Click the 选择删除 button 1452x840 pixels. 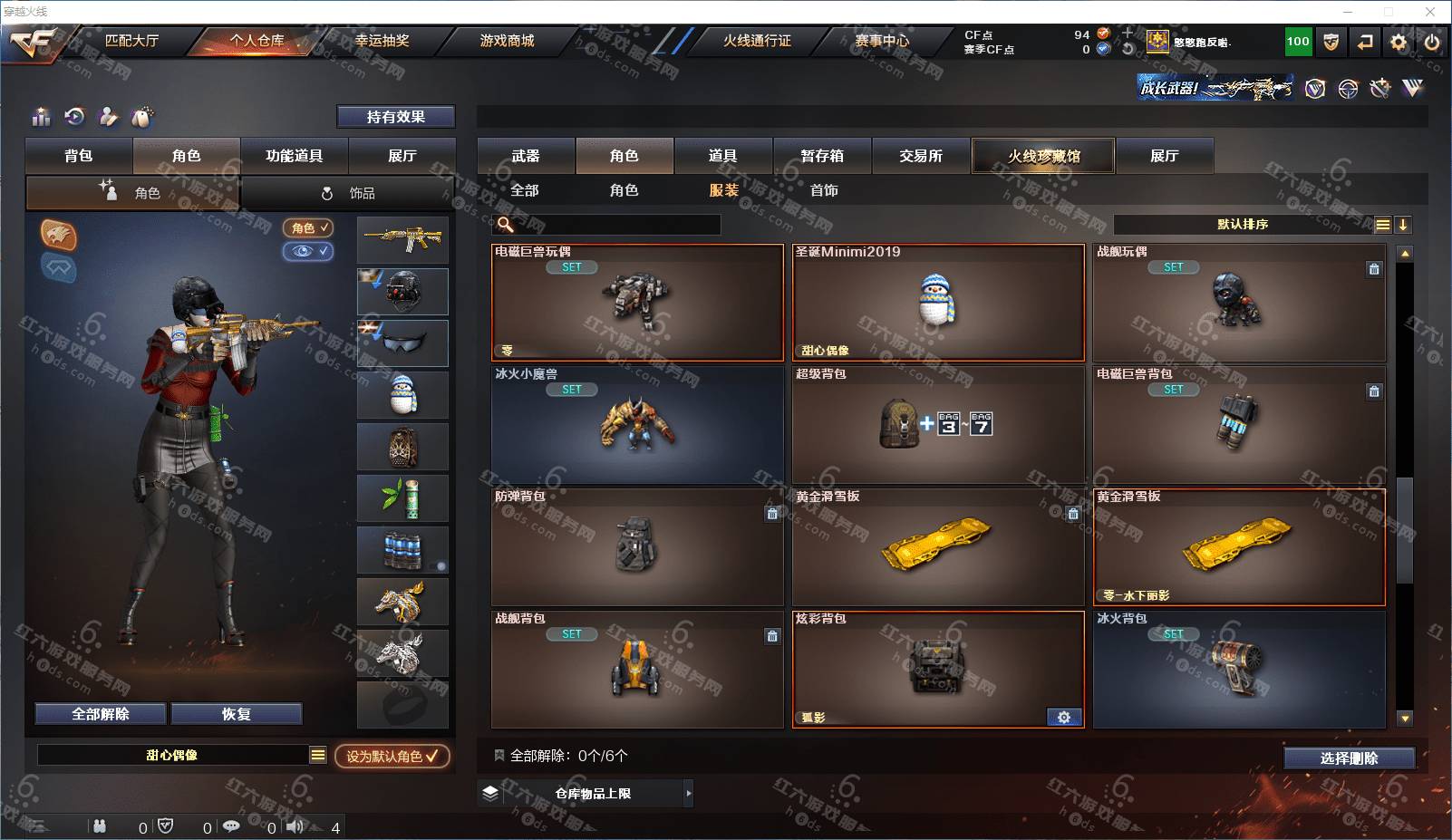tap(1349, 758)
